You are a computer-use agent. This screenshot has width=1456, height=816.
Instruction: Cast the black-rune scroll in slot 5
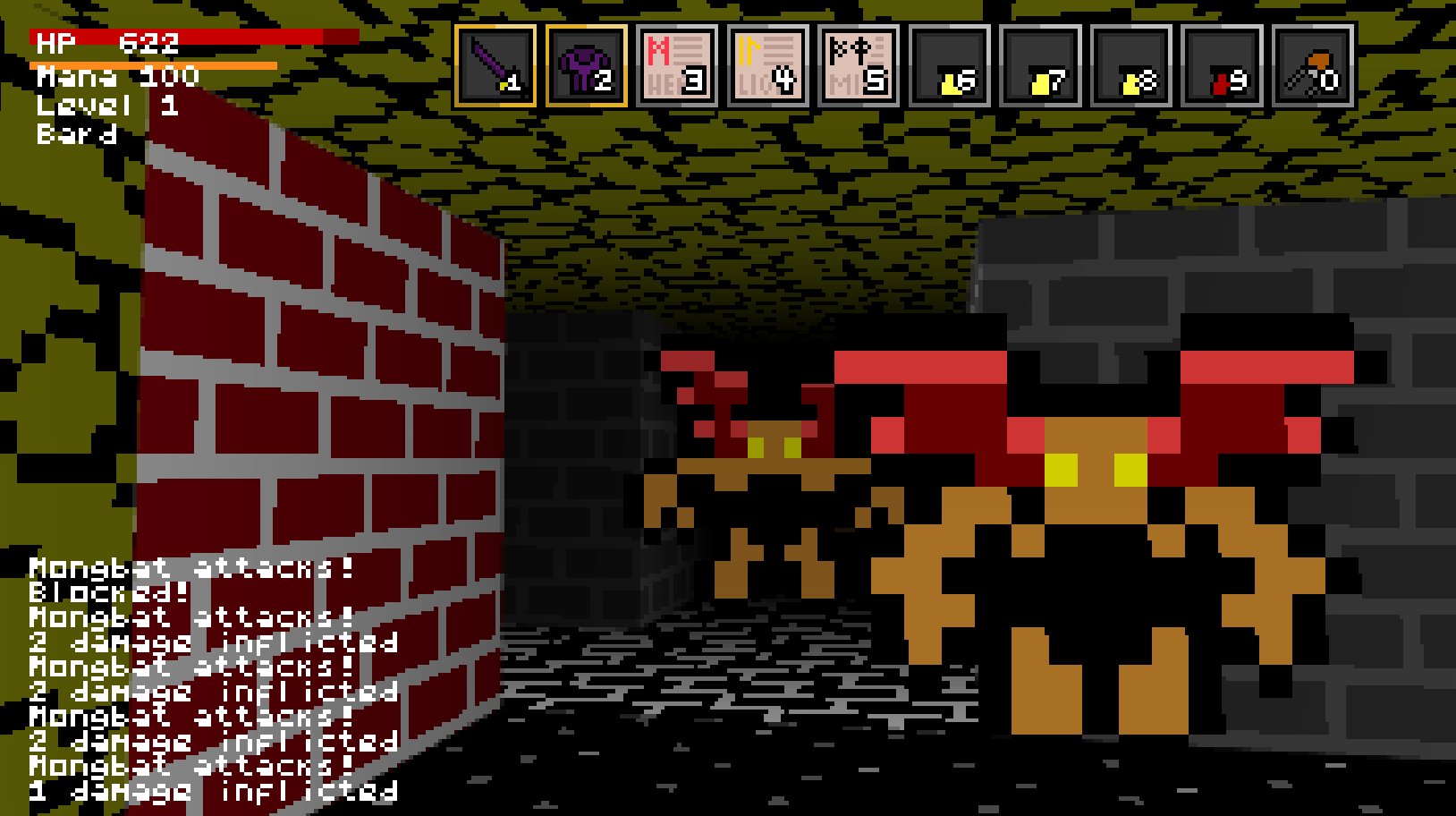point(859,66)
